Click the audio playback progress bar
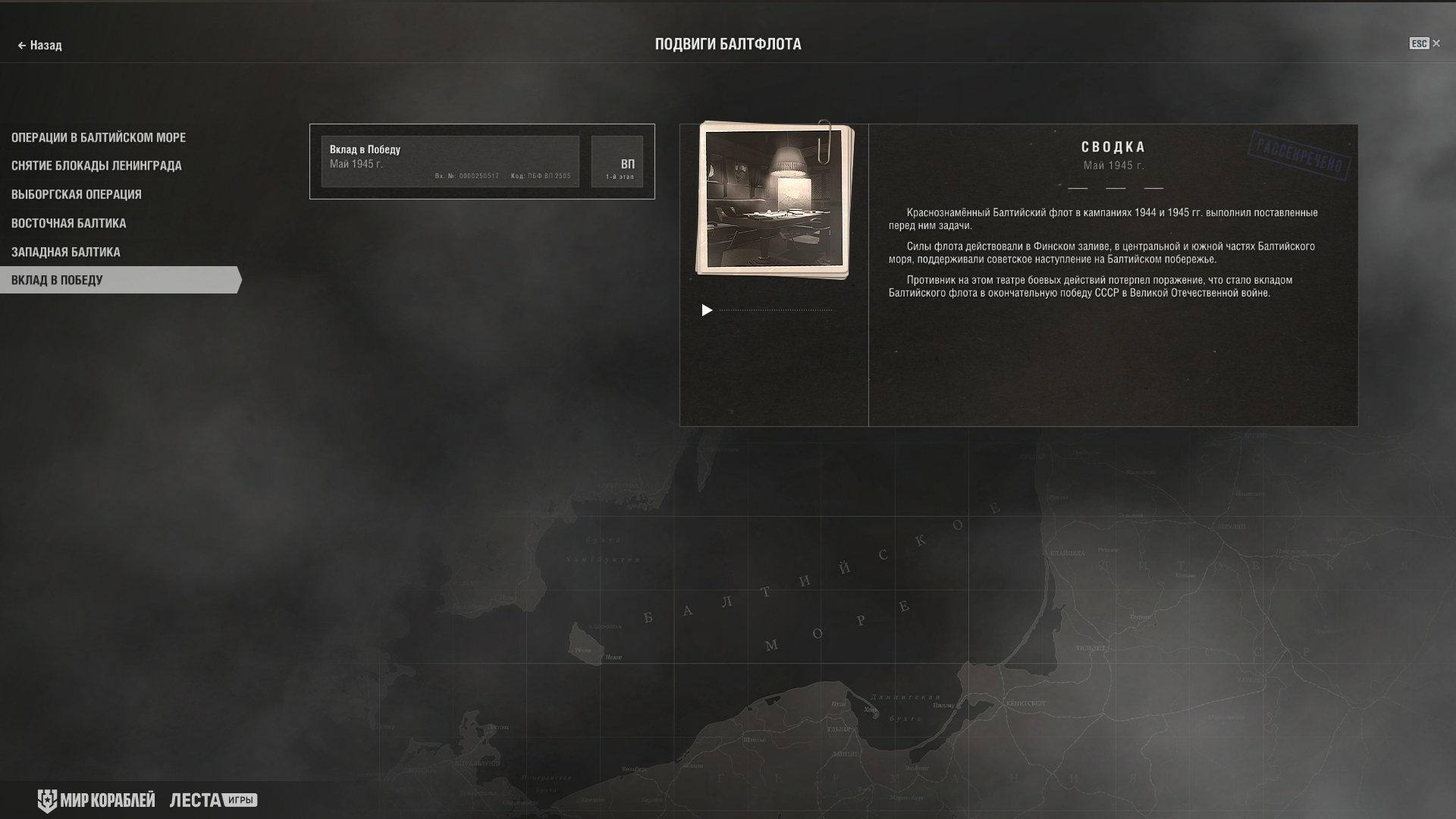 coord(775,310)
